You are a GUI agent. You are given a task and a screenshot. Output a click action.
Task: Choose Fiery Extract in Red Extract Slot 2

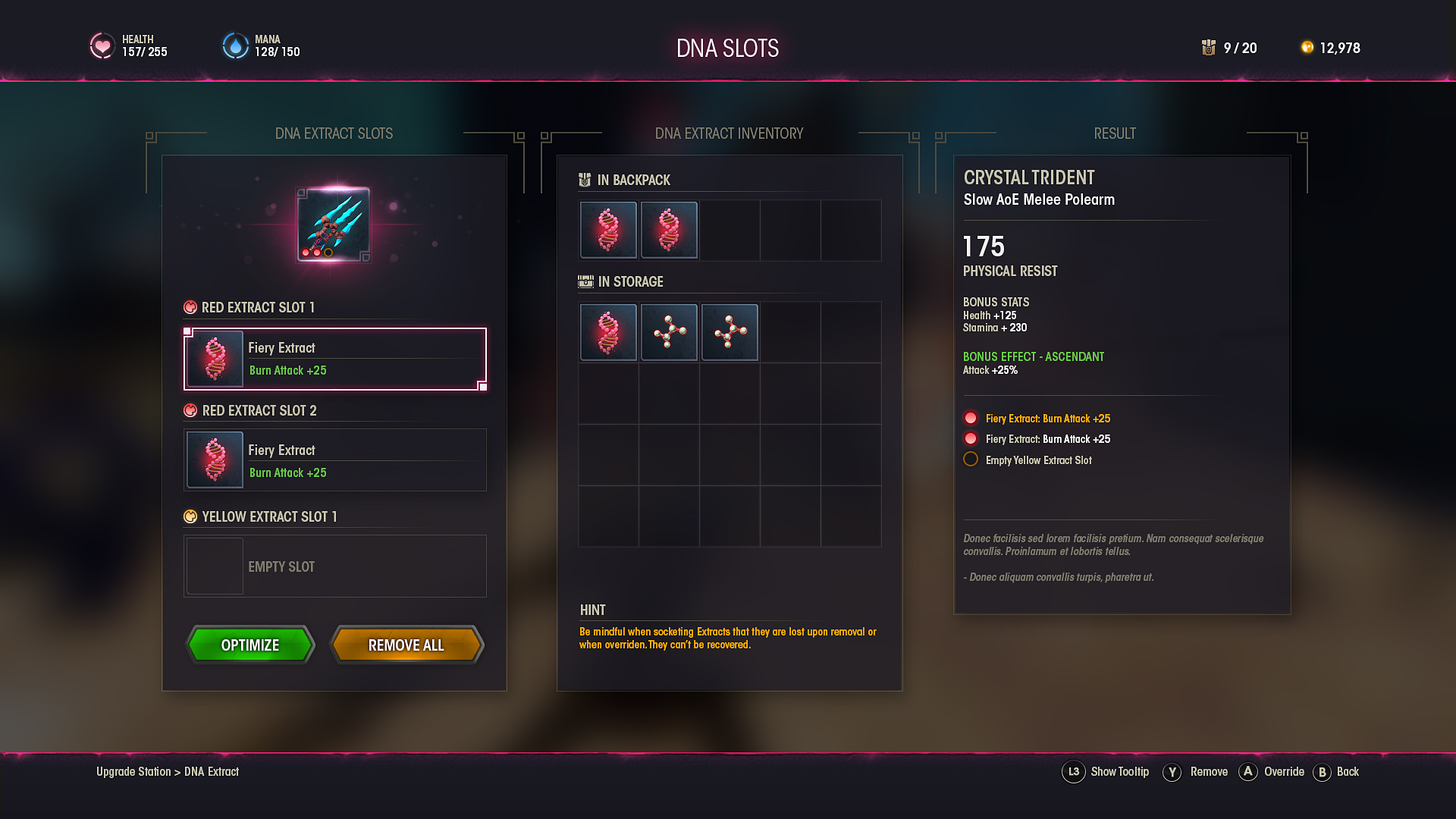(x=334, y=460)
